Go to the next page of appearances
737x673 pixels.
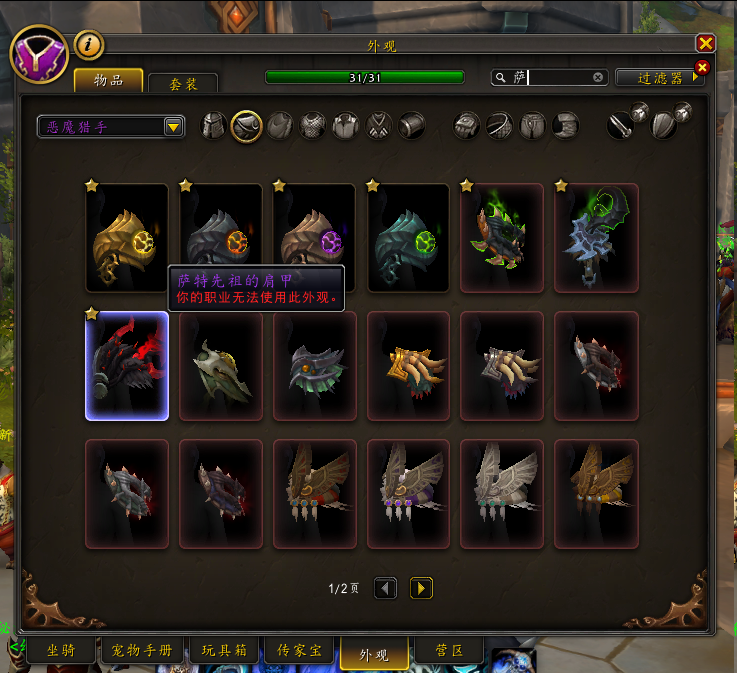tap(421, 588)
